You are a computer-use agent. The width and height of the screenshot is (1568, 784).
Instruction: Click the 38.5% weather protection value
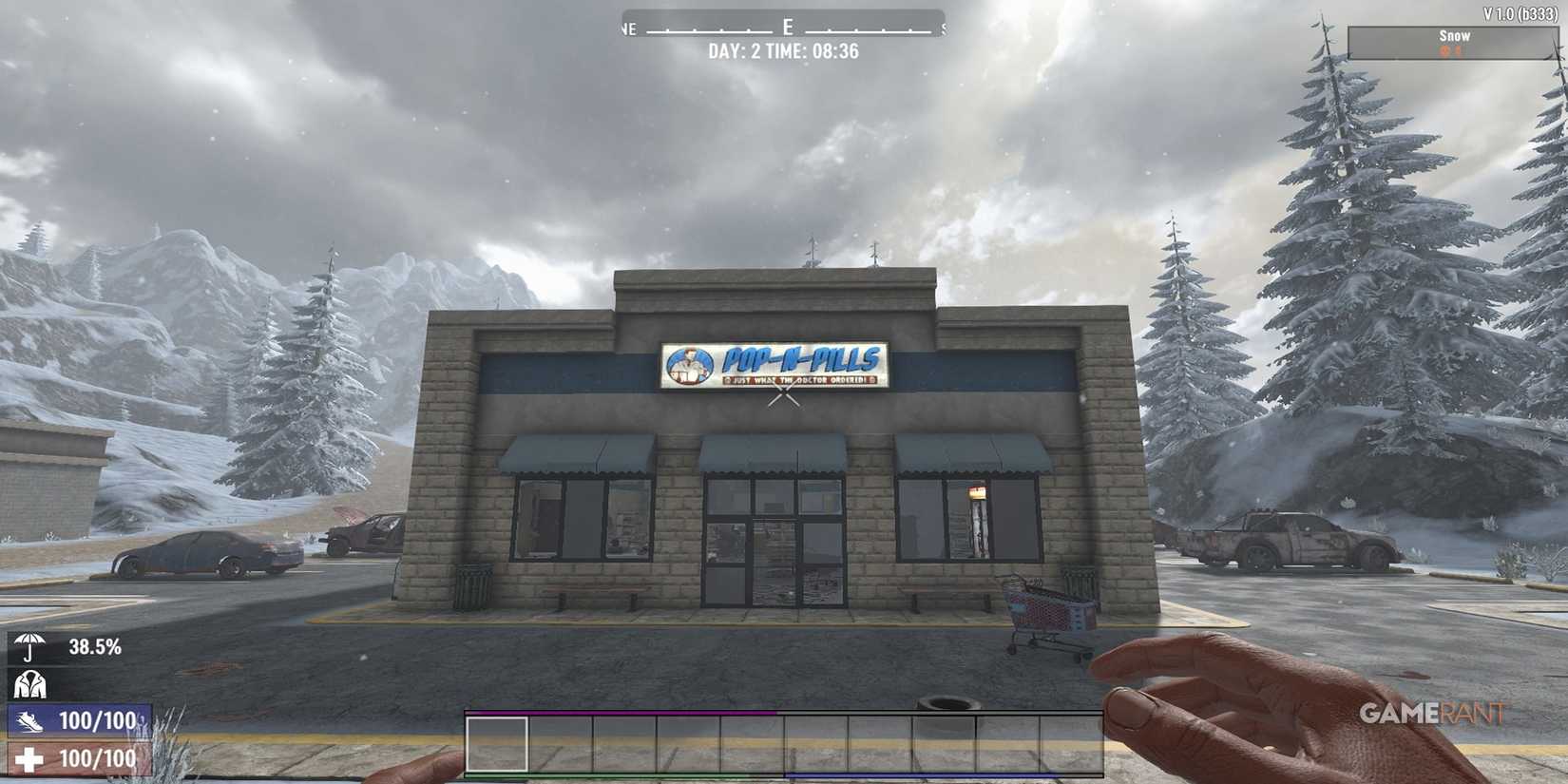(95, 649)
